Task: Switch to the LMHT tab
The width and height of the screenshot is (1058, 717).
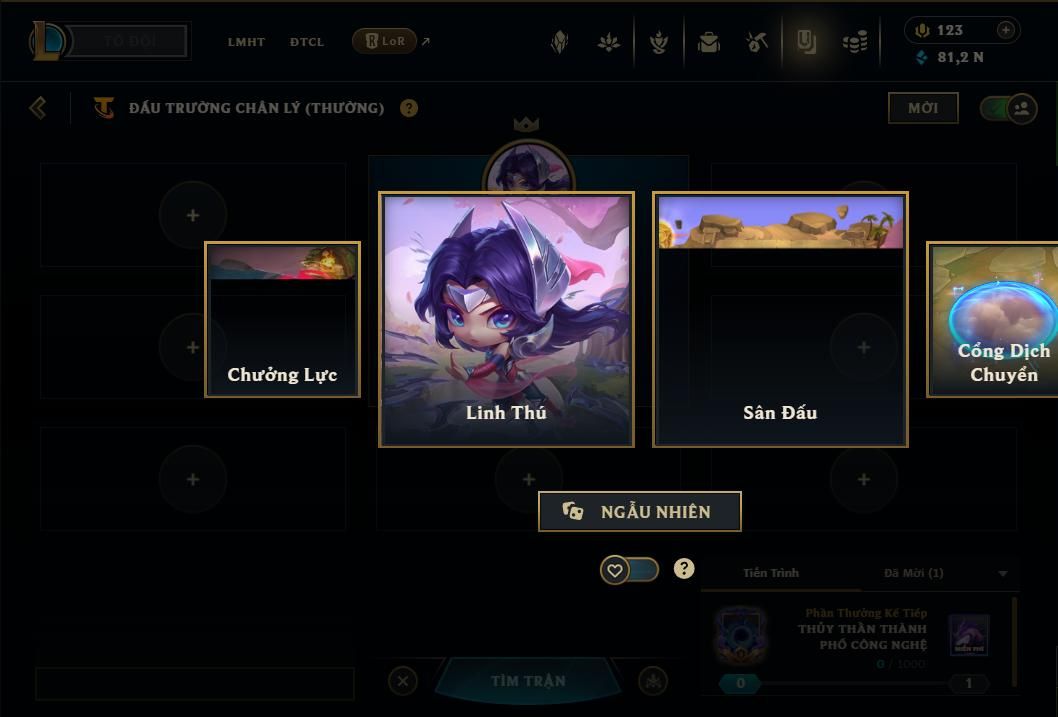Action: (x=246, y=42)
